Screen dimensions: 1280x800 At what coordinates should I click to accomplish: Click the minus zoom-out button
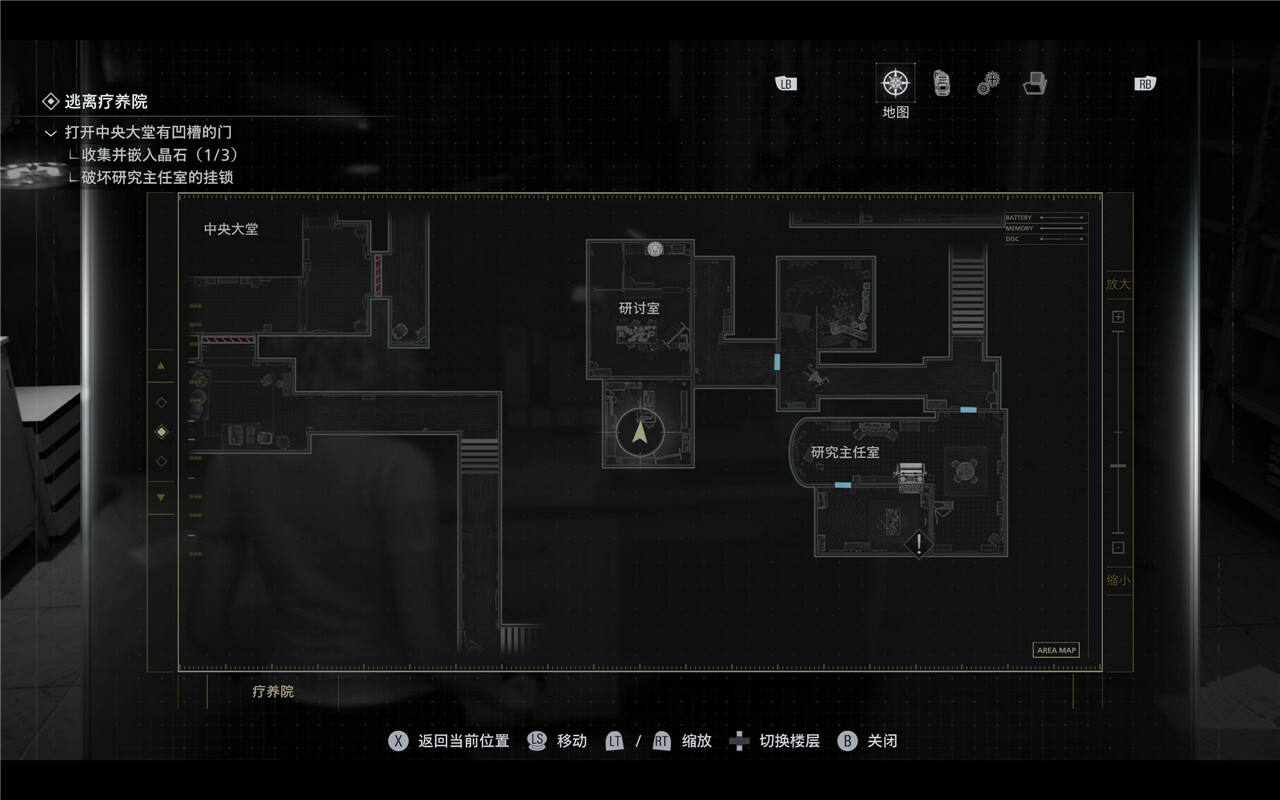[x=1118, y=547]
